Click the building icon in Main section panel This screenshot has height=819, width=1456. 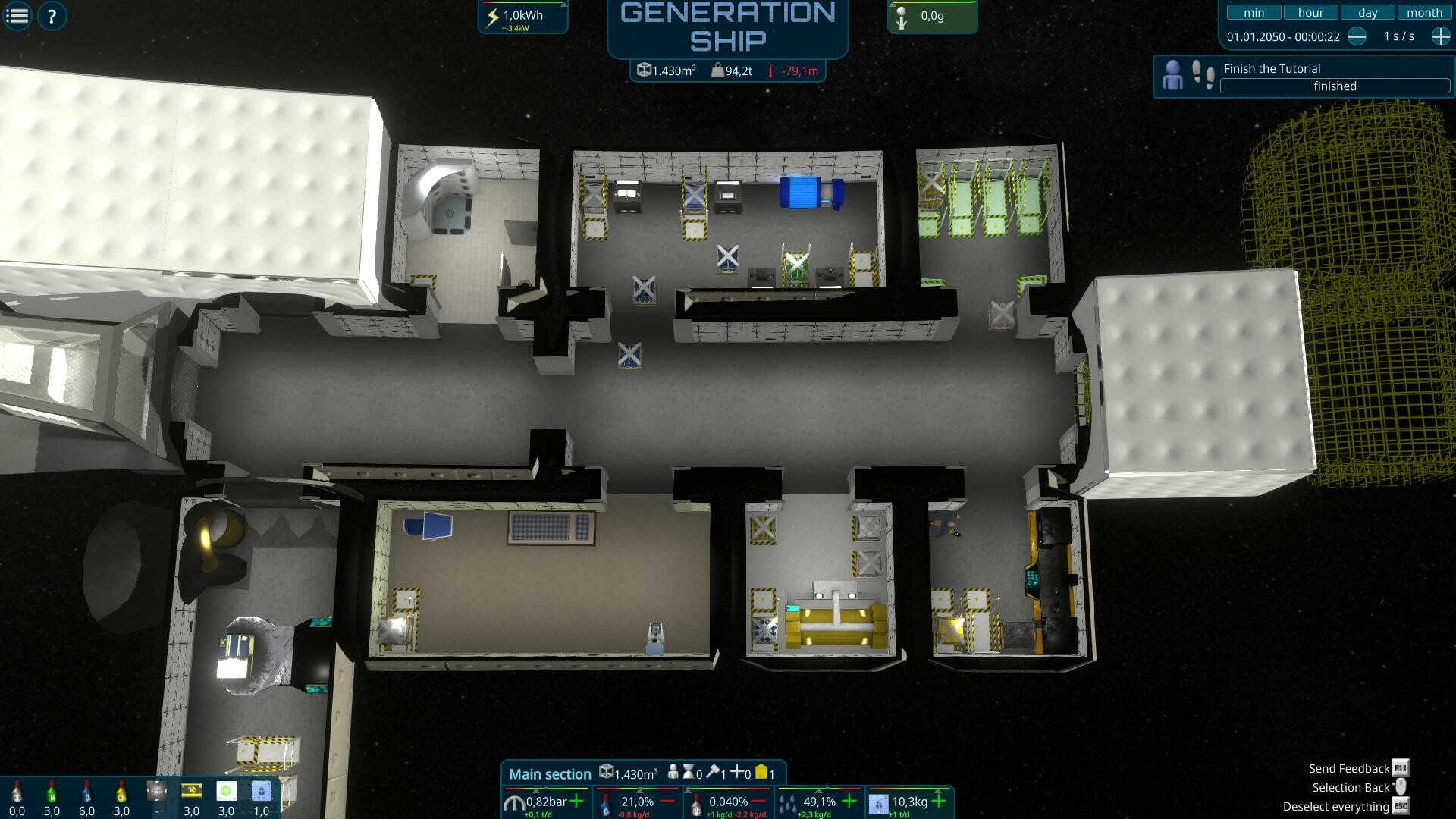click(763, 772)
